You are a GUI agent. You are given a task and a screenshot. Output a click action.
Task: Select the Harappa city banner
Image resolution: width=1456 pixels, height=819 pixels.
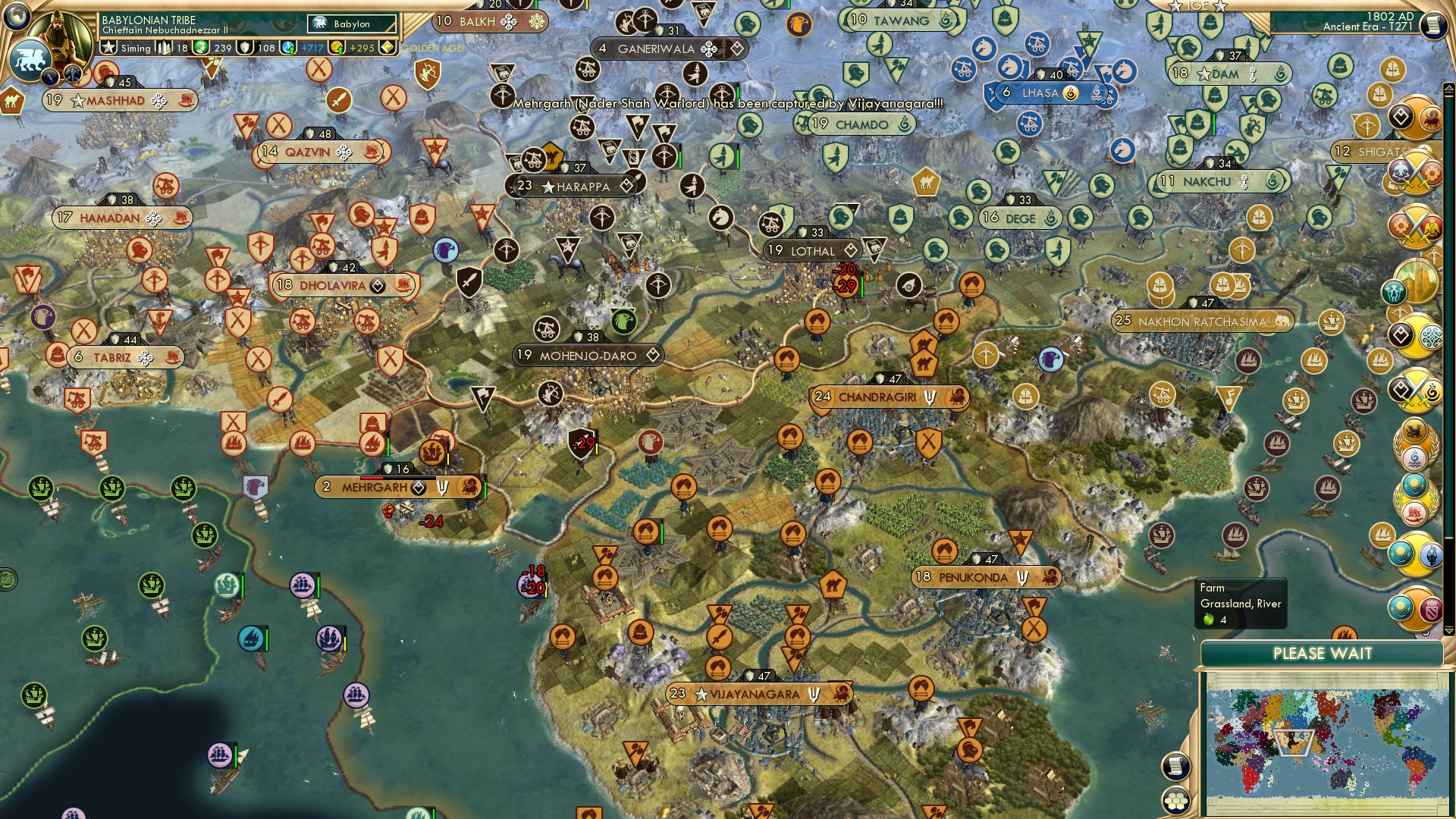[x=576, y=184]
